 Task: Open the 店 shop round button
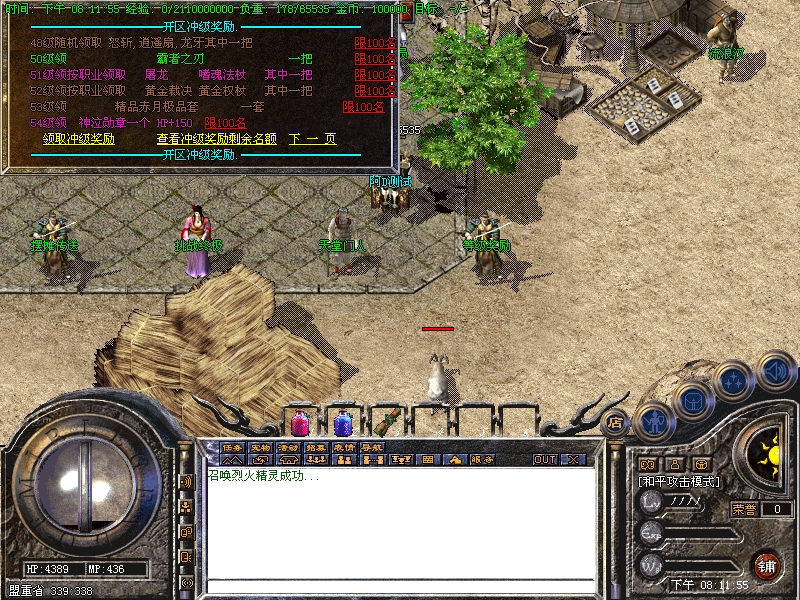(x=614, y=422)
